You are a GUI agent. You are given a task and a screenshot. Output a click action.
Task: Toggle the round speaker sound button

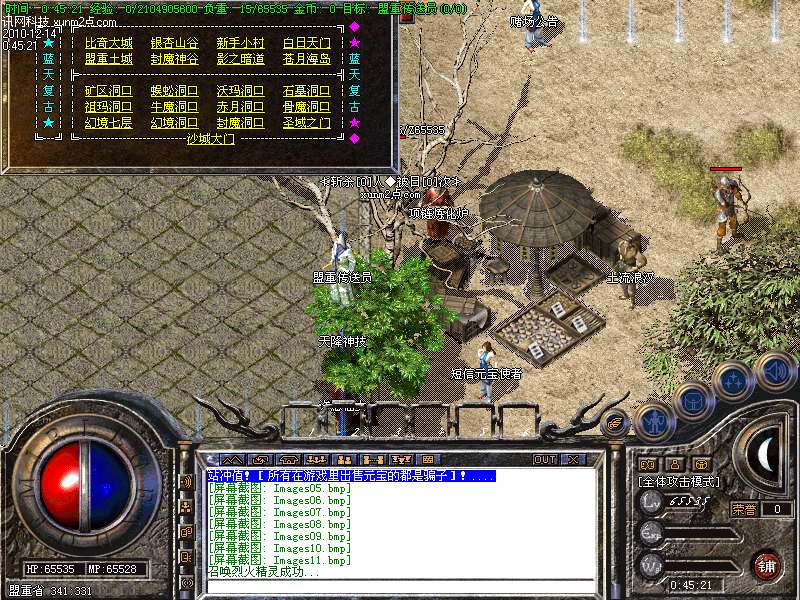point(775,371)
